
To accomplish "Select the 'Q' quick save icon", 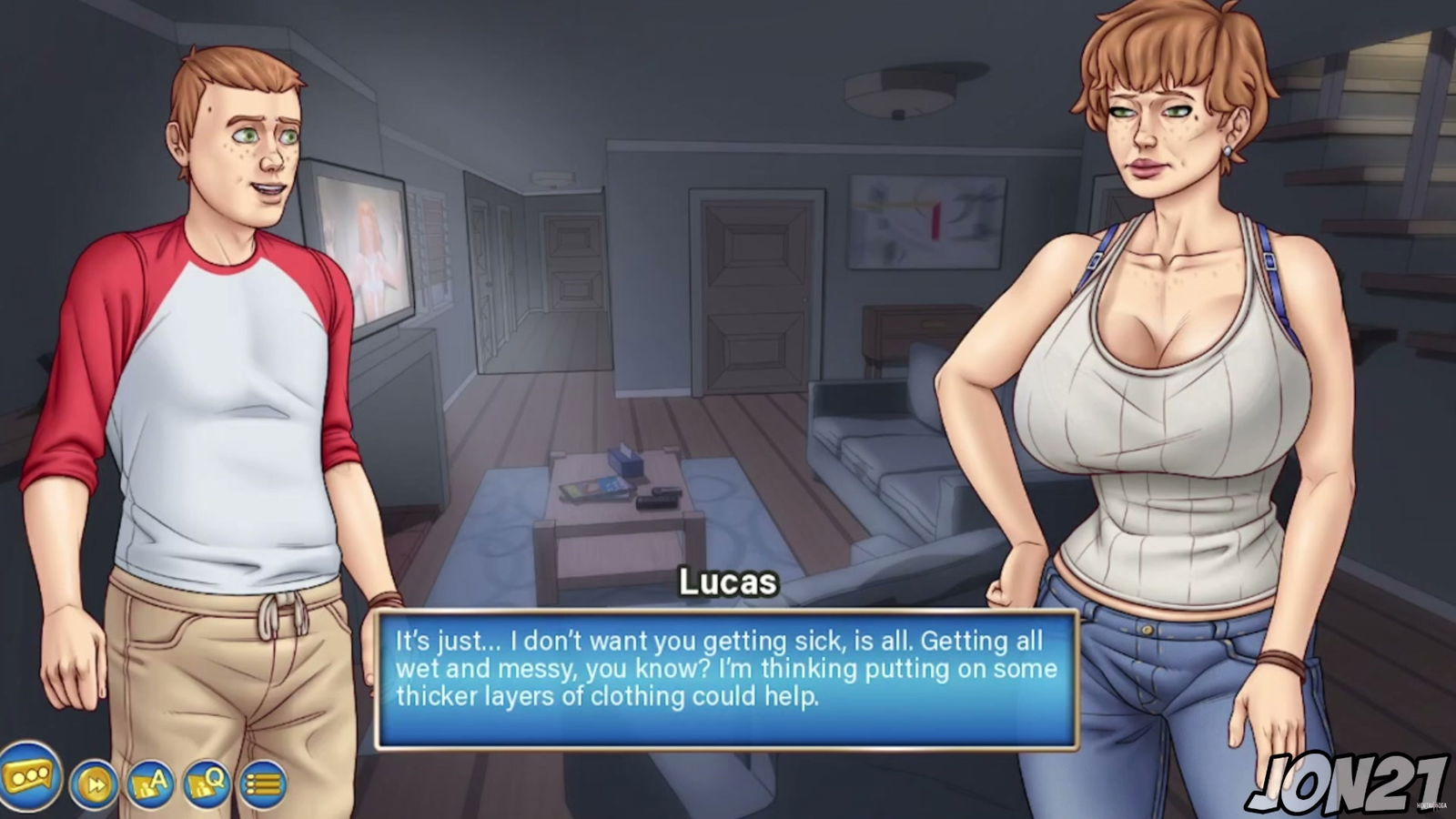I will coord(207,784).
